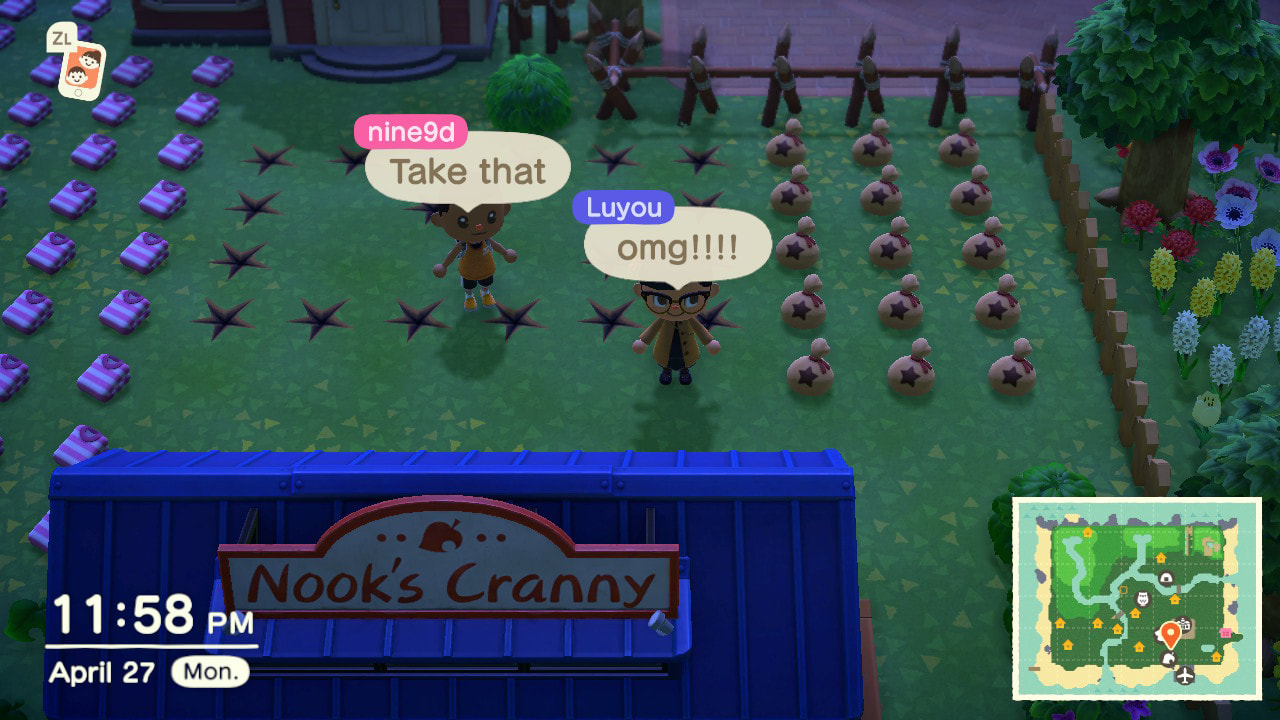This screenshot has width=1280, height=720.
Task: Open the NookPhone icon
Action: click(x=80, y=70)
